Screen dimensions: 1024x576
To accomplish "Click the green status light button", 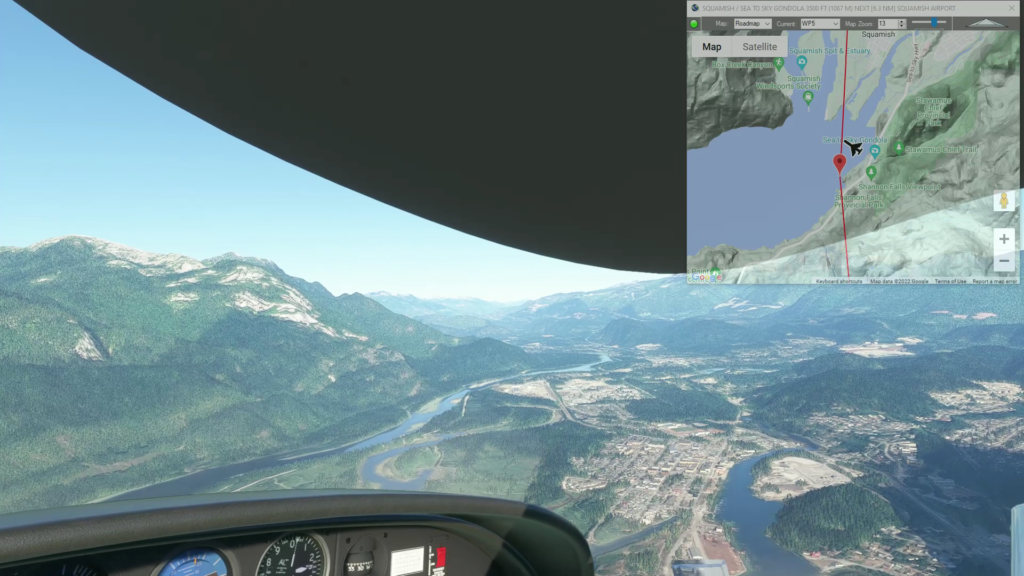I will tap(695, 23).
